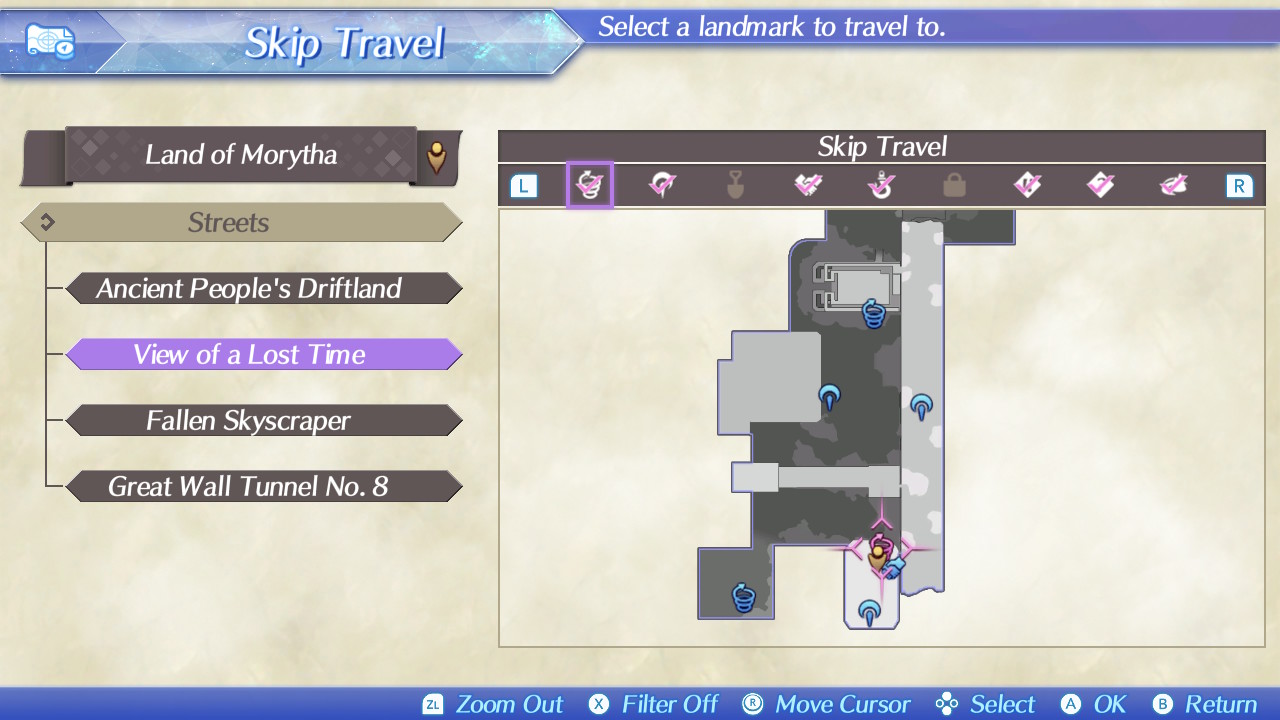The image size is (1280, 720).
Task: Select the blue teardrop marker on the light corridor
Action: [921, 406]
